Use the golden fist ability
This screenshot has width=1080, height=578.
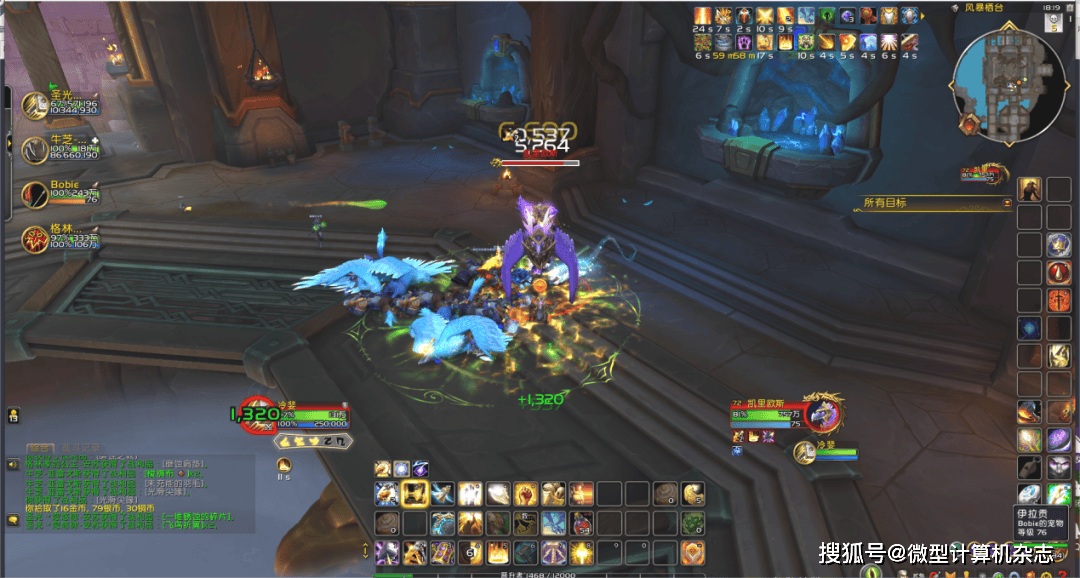525,494
